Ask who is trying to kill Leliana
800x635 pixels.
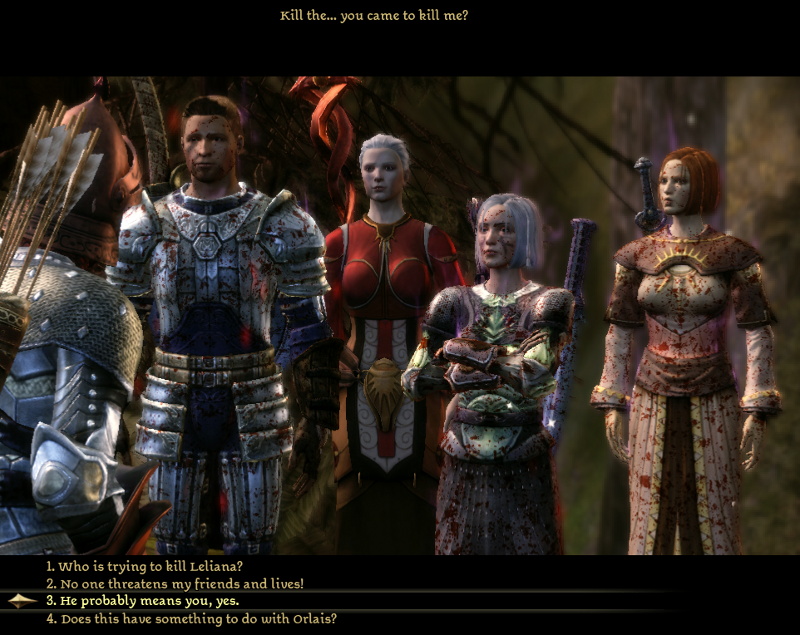tap(144, 566)
